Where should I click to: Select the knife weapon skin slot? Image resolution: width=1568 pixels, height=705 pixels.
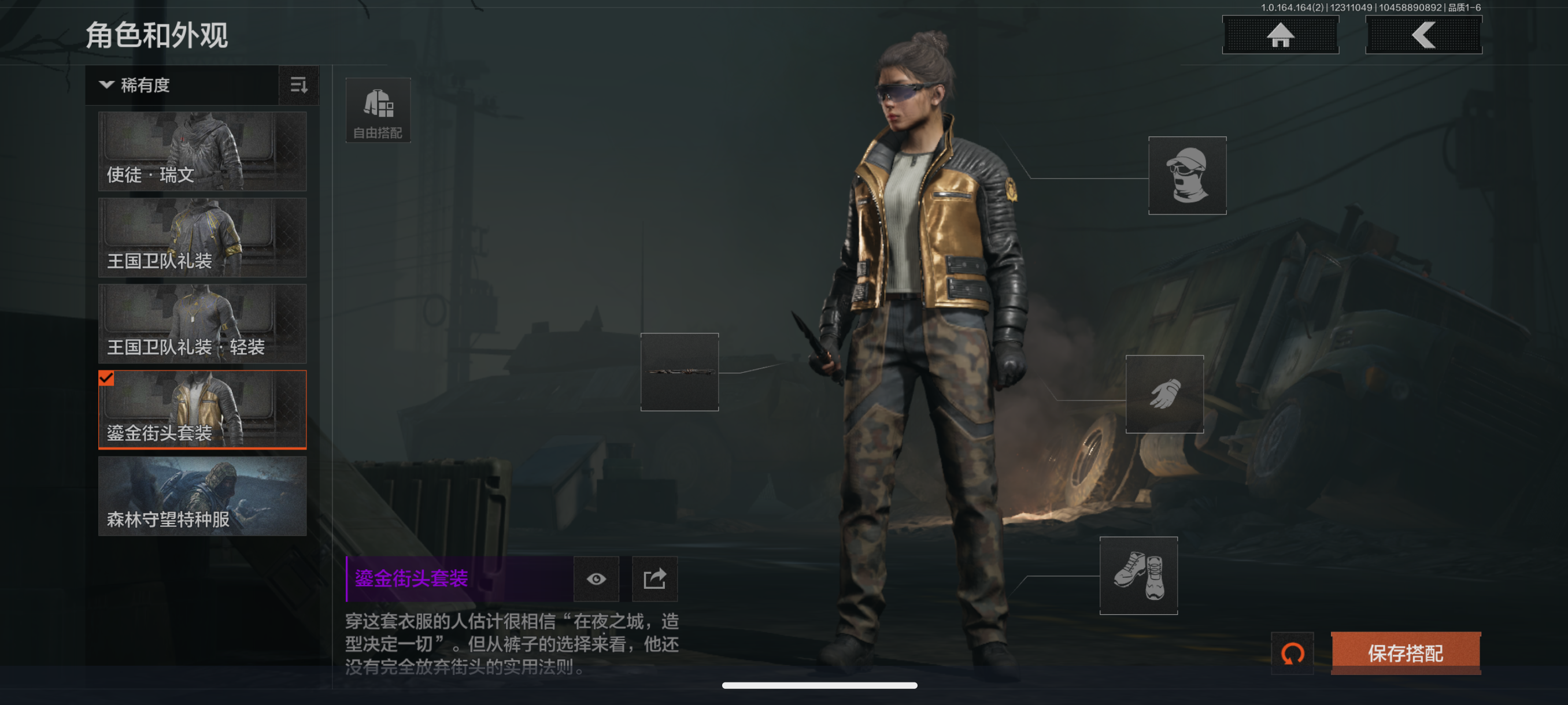pos(679,372)
